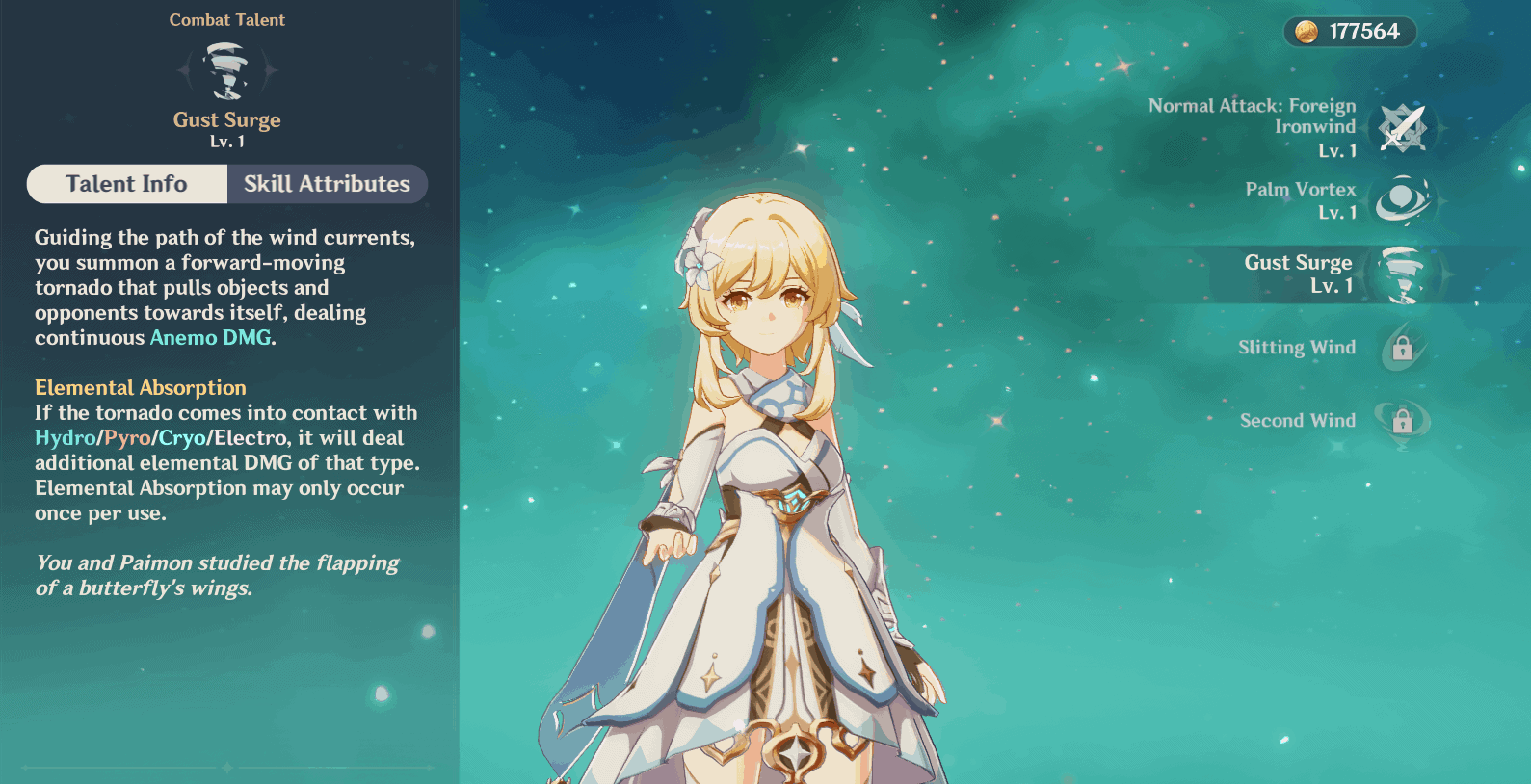Viewport: 1531px width, 784px height.
Task: Switch to the Talent Info tab
Action: coord(126,184)
